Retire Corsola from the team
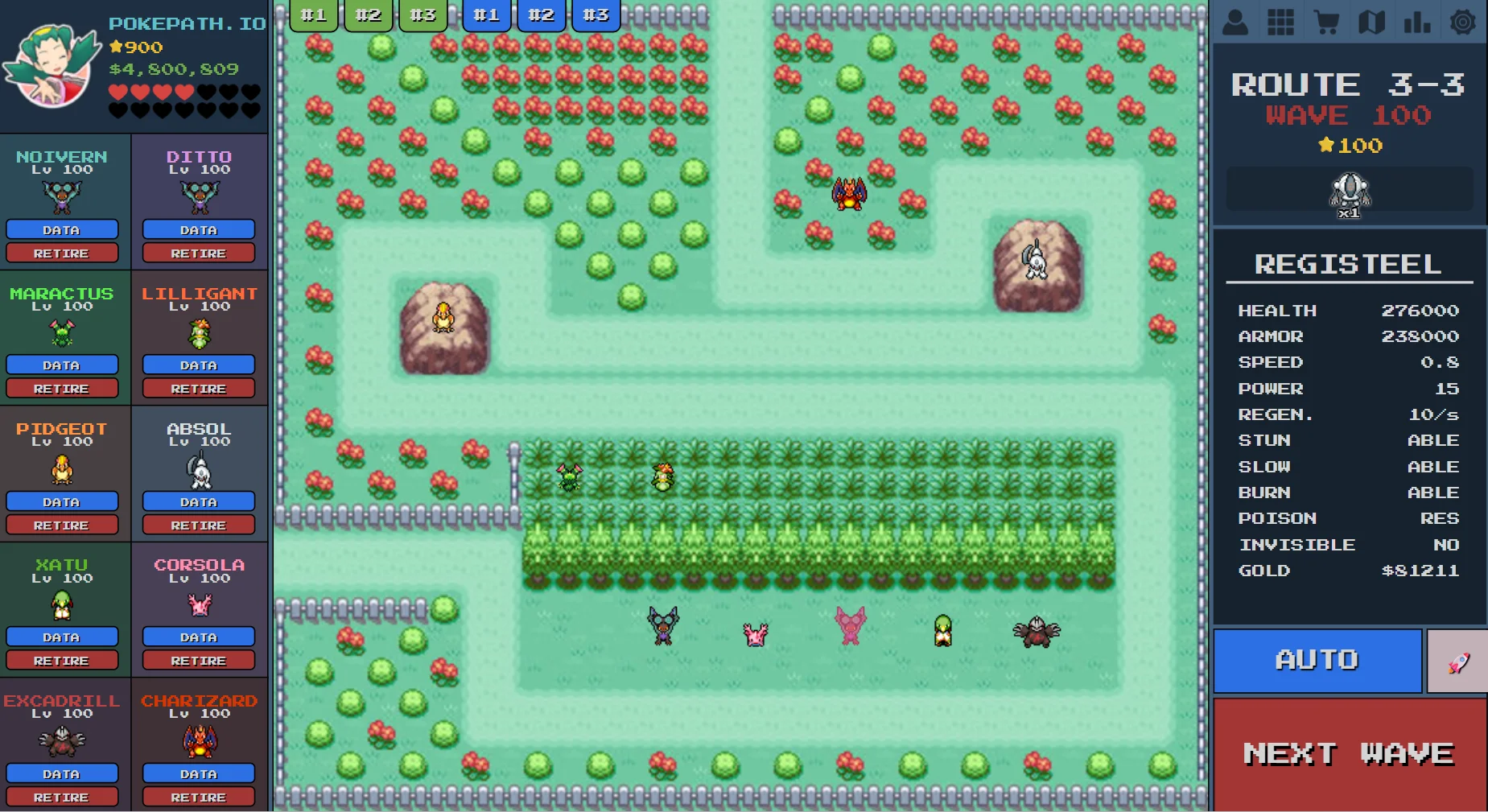 [198, 660]
